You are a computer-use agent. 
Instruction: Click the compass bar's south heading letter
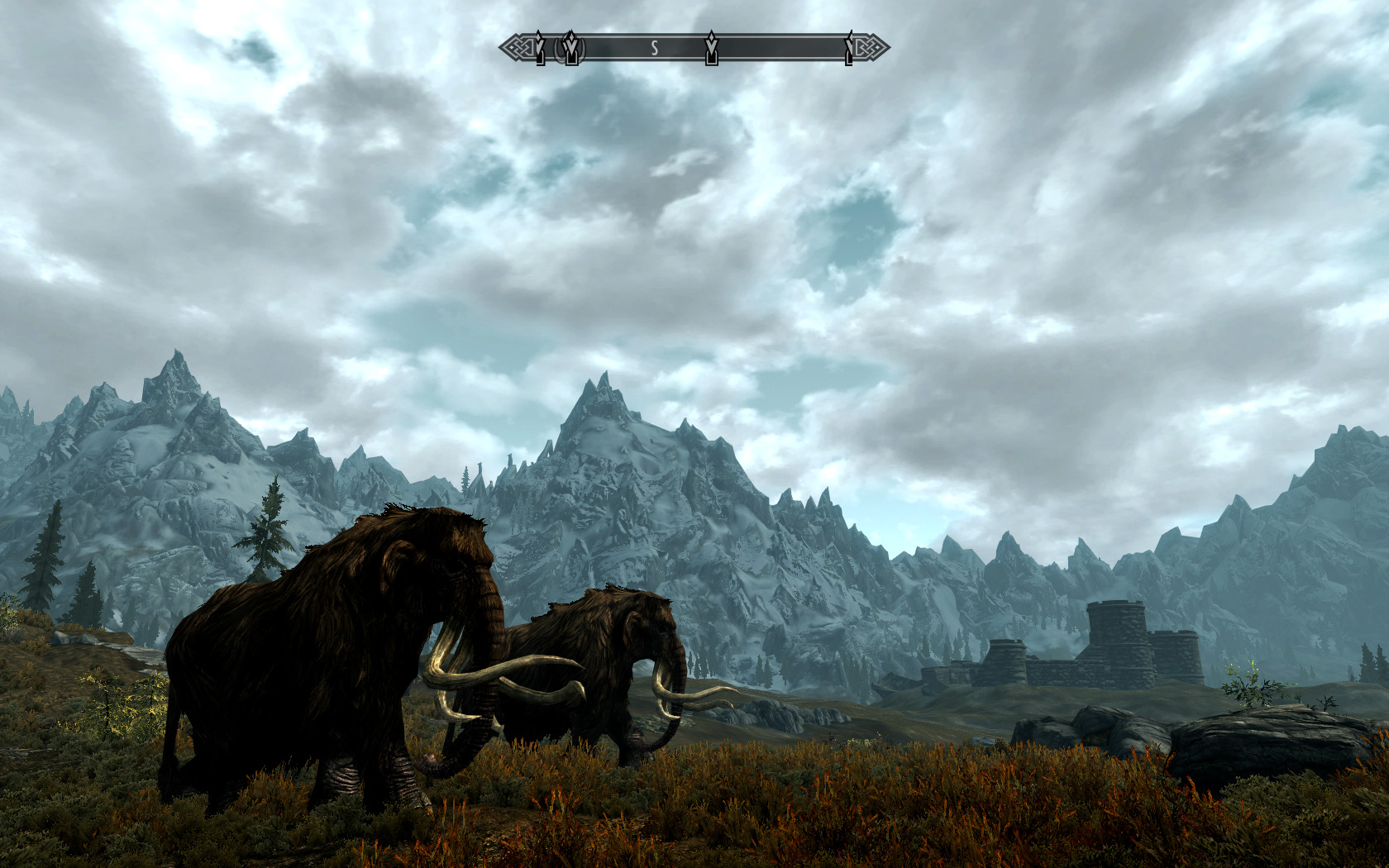[654, 48]
